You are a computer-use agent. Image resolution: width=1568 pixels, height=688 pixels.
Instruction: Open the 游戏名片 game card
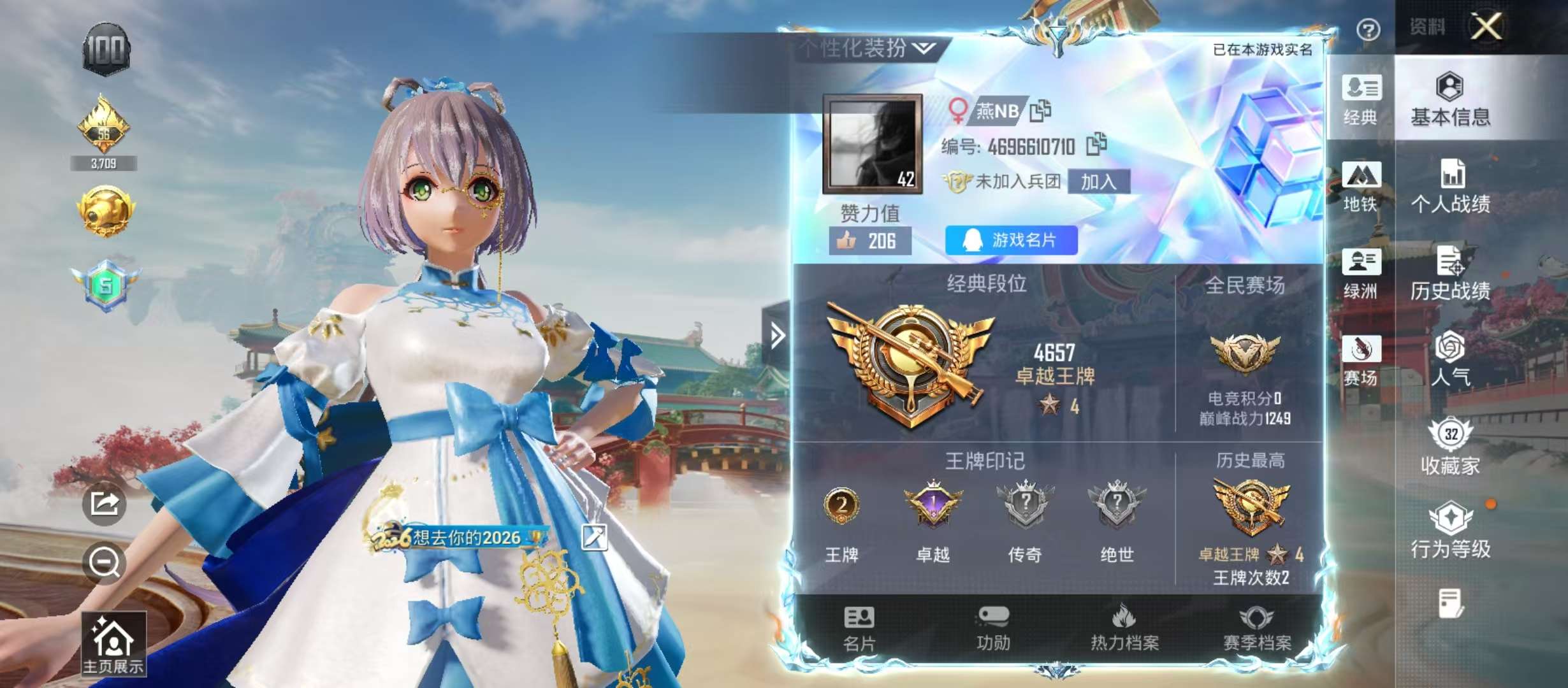(x=1011, y=240)
